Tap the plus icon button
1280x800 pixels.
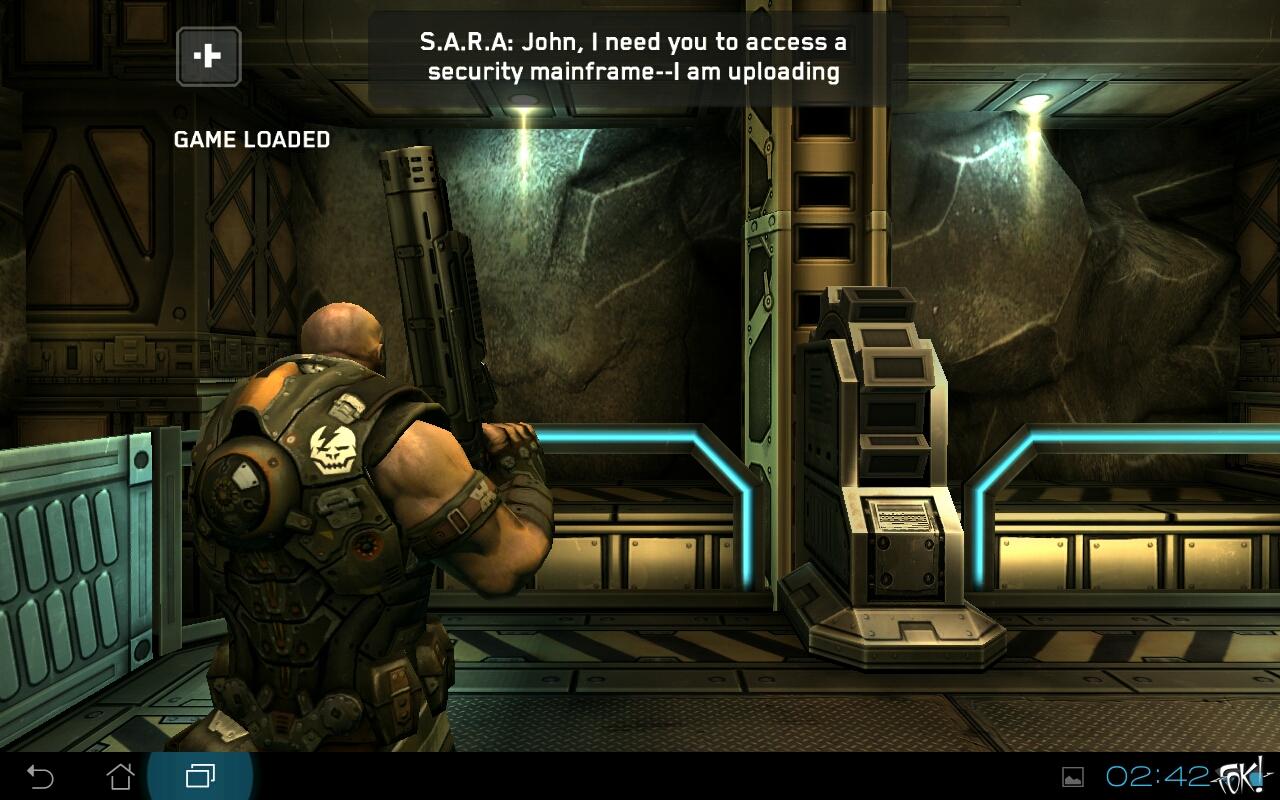point(208,56)
